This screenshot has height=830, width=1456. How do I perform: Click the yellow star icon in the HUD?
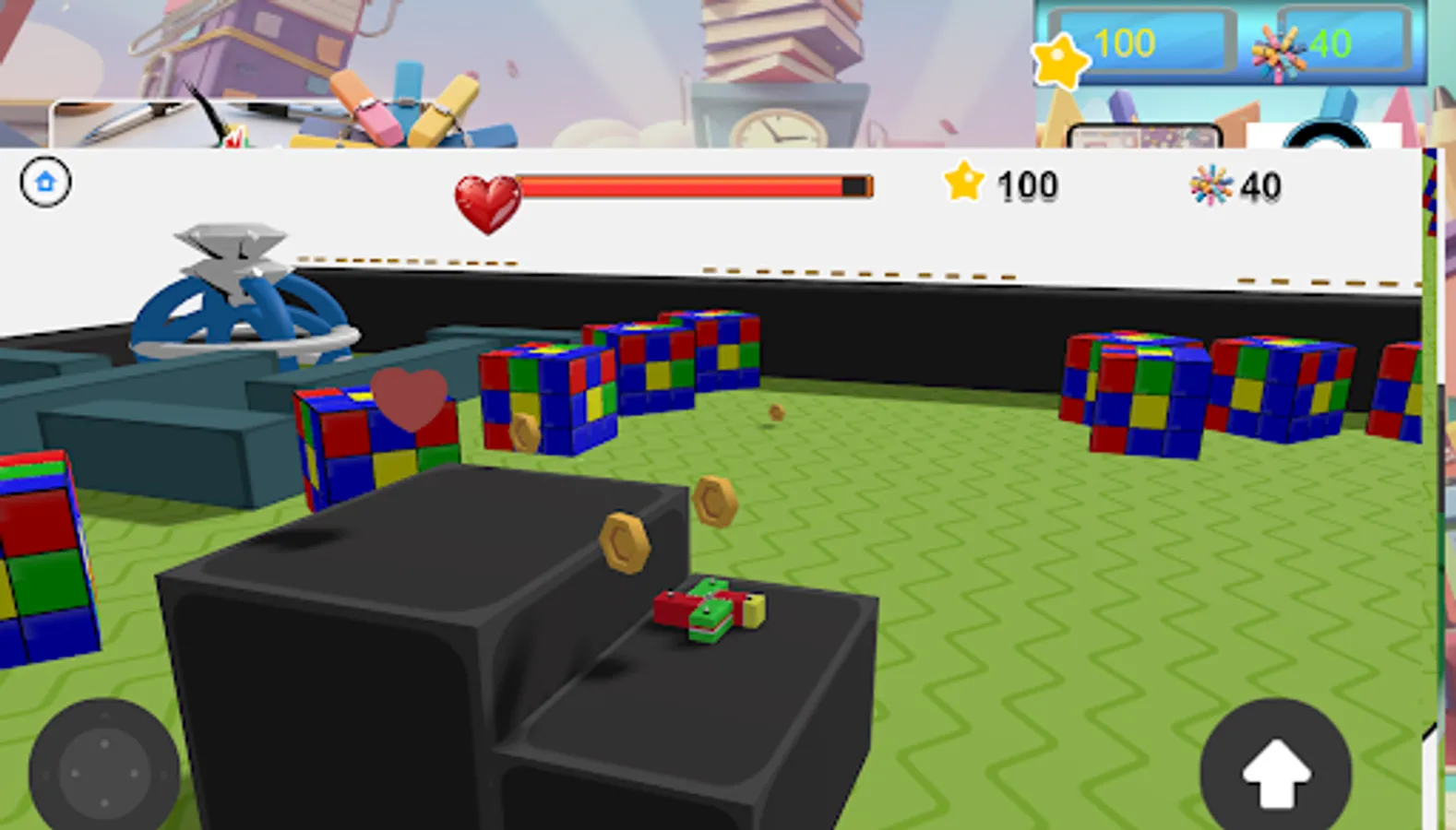tap(963, 184)
